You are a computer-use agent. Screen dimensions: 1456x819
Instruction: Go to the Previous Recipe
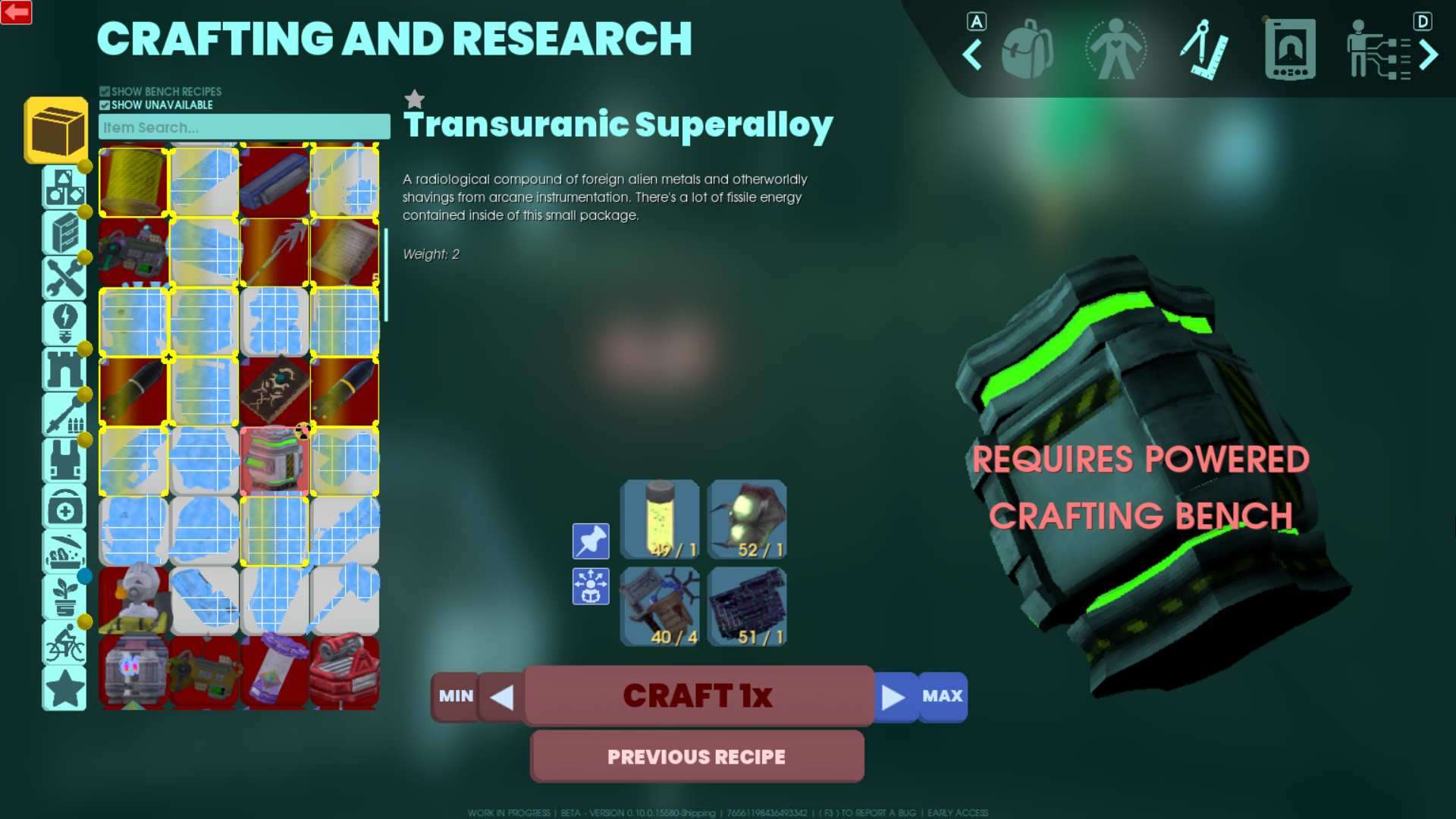coord(696,756)
